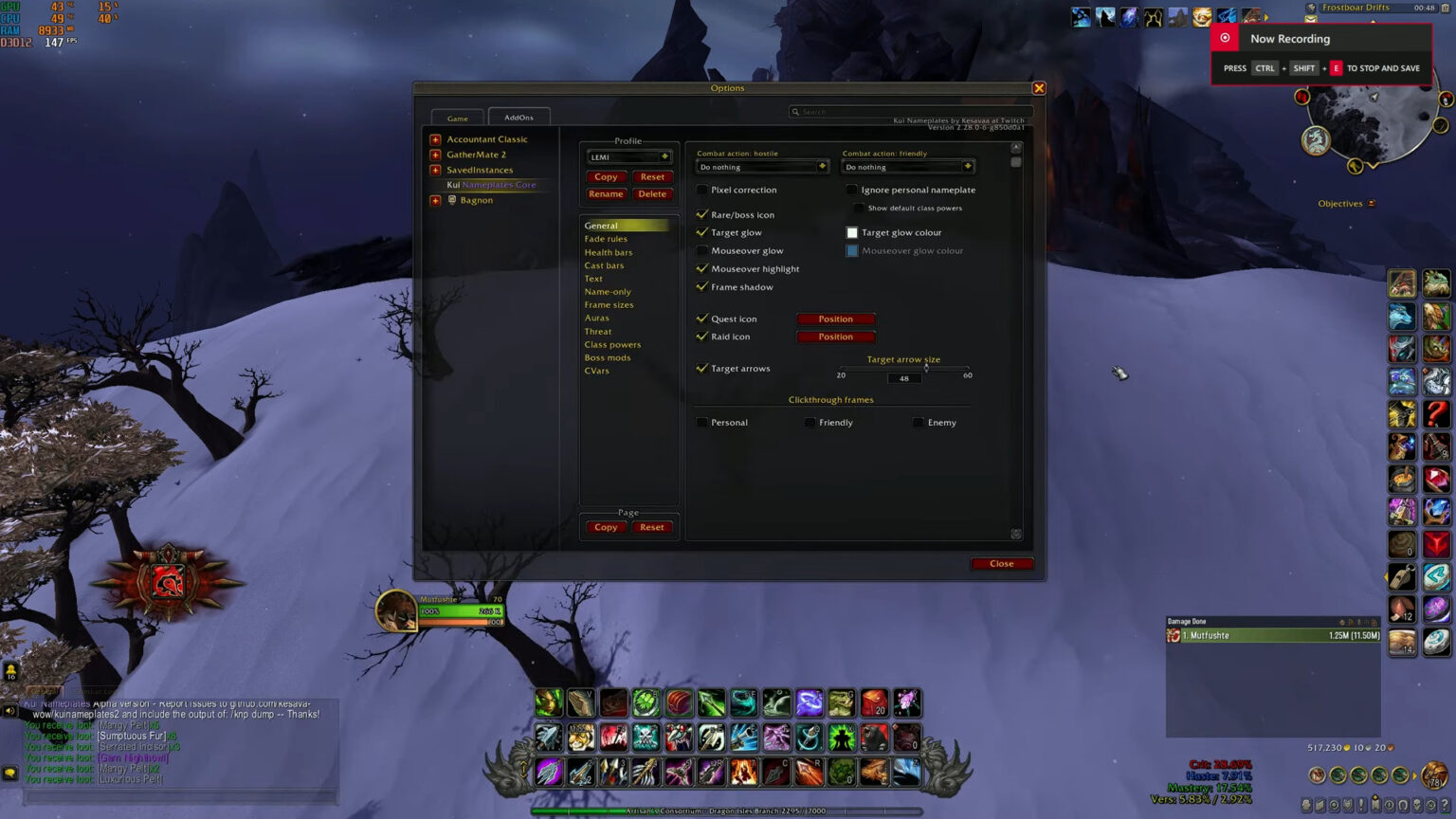The height and width of the screenshot is (819, 1456).
Task: Click the Rename profile button
Action: pos(606,193)
